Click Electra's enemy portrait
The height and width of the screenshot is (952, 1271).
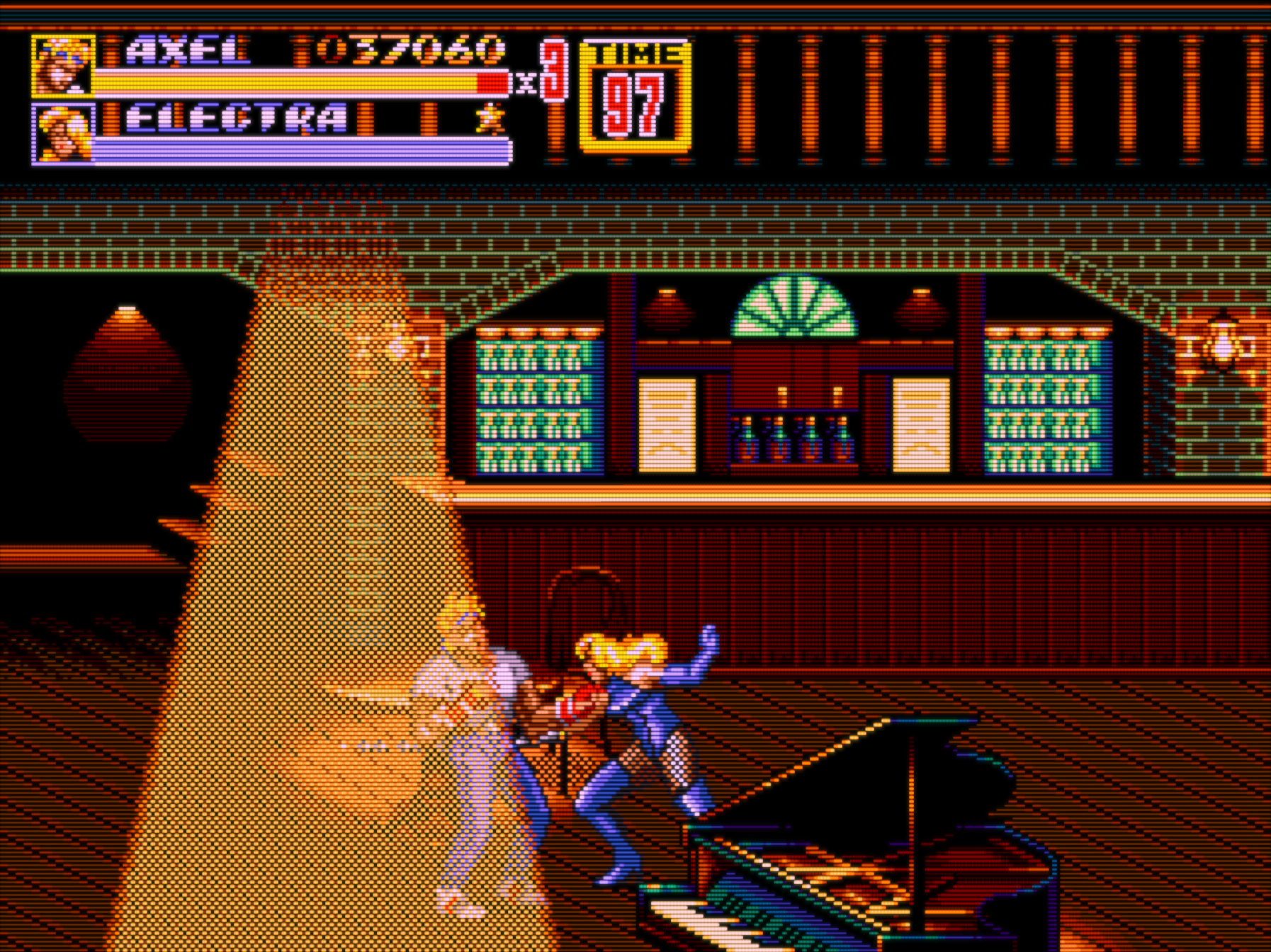[x=63, y=133]
